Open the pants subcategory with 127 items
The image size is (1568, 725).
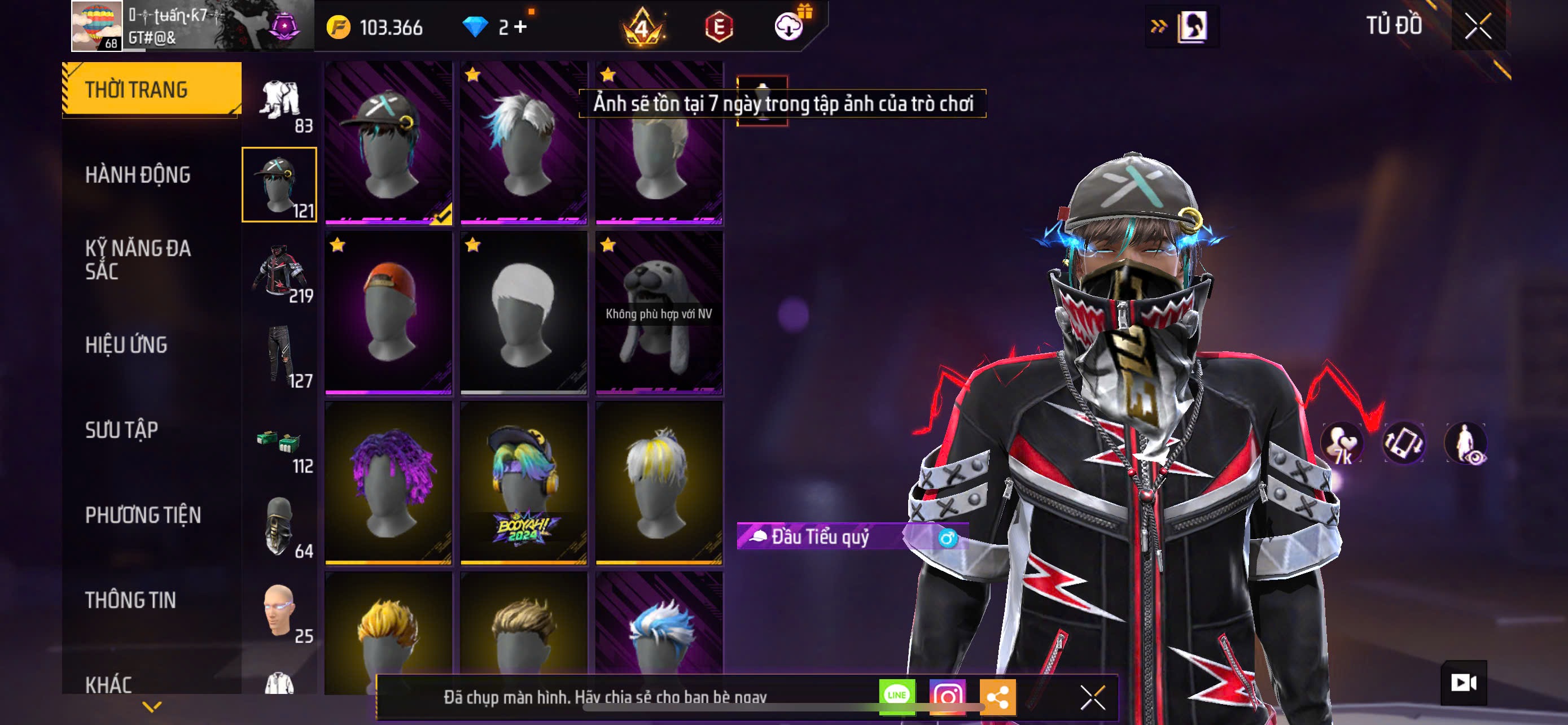(x=280, y=357)
